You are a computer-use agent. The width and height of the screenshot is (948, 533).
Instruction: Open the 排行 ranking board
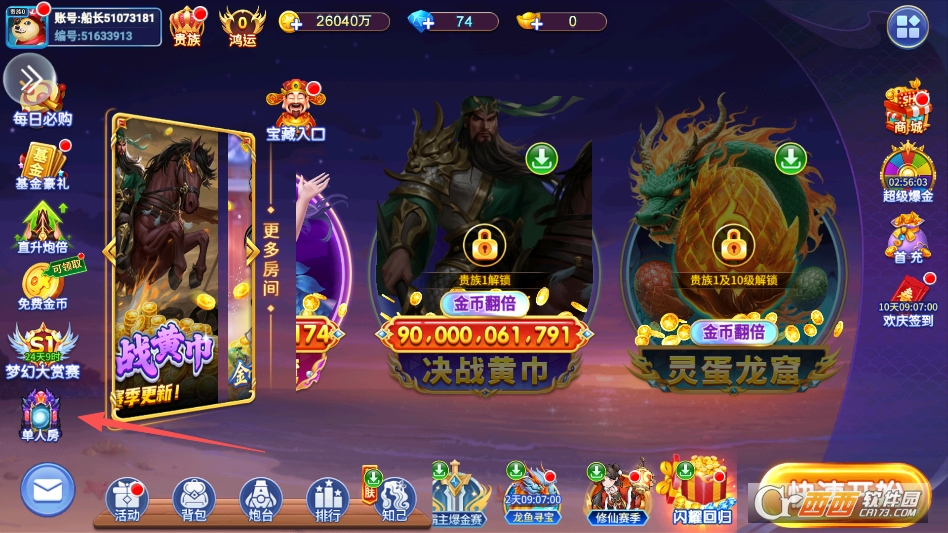[x=327, y=499]
